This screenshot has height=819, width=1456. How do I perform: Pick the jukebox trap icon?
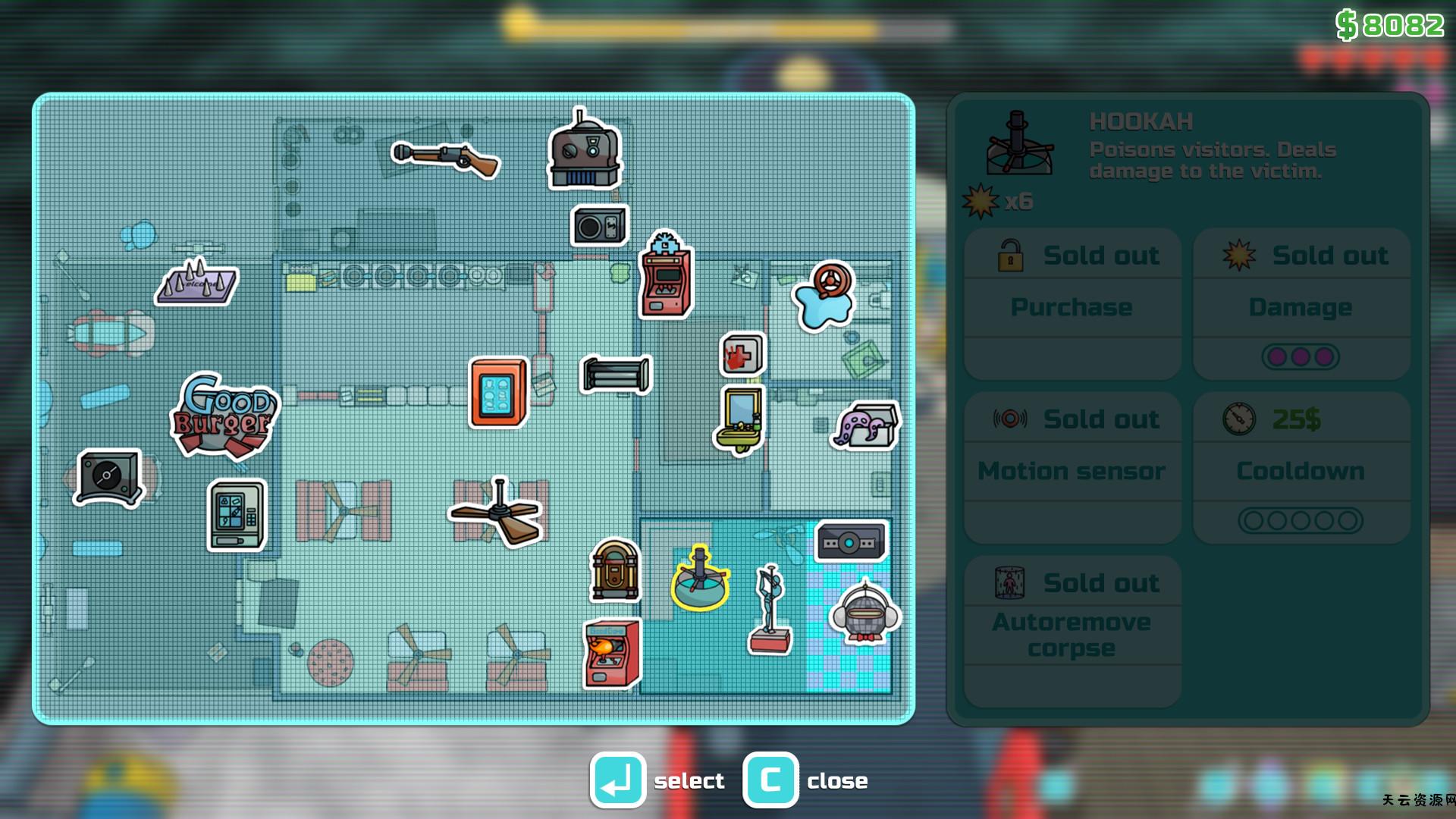[x=615, y=570]
